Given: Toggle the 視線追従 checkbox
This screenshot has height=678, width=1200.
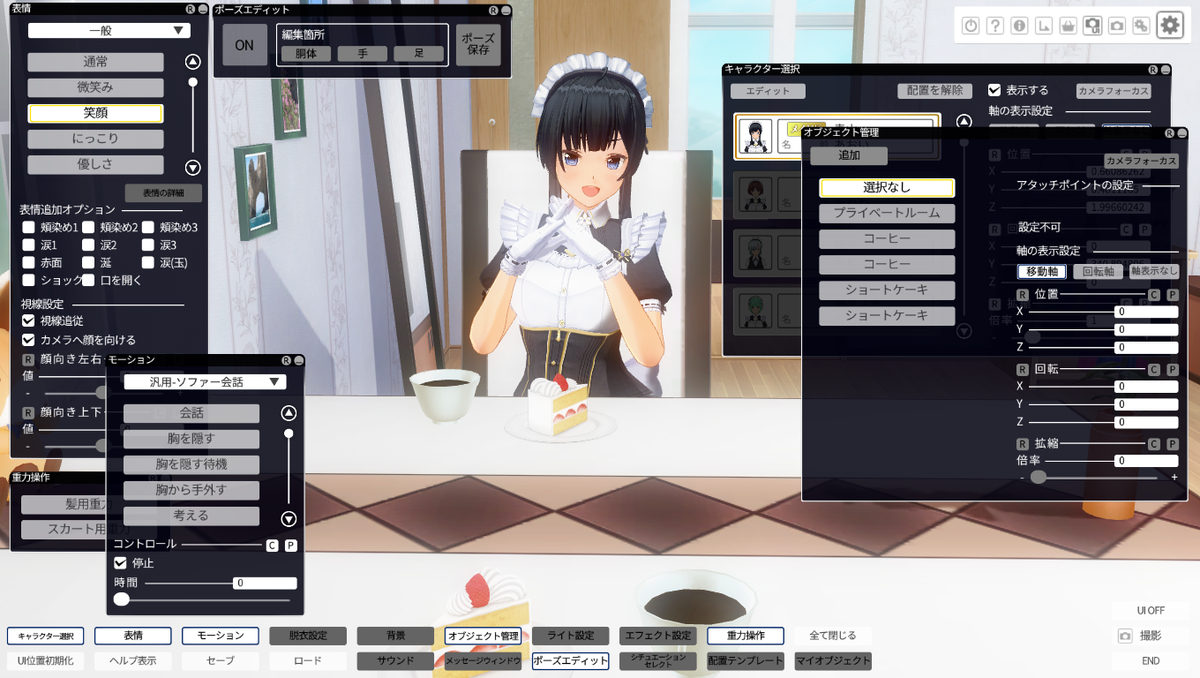Looking at the screenshot, I should pos(29,321).
